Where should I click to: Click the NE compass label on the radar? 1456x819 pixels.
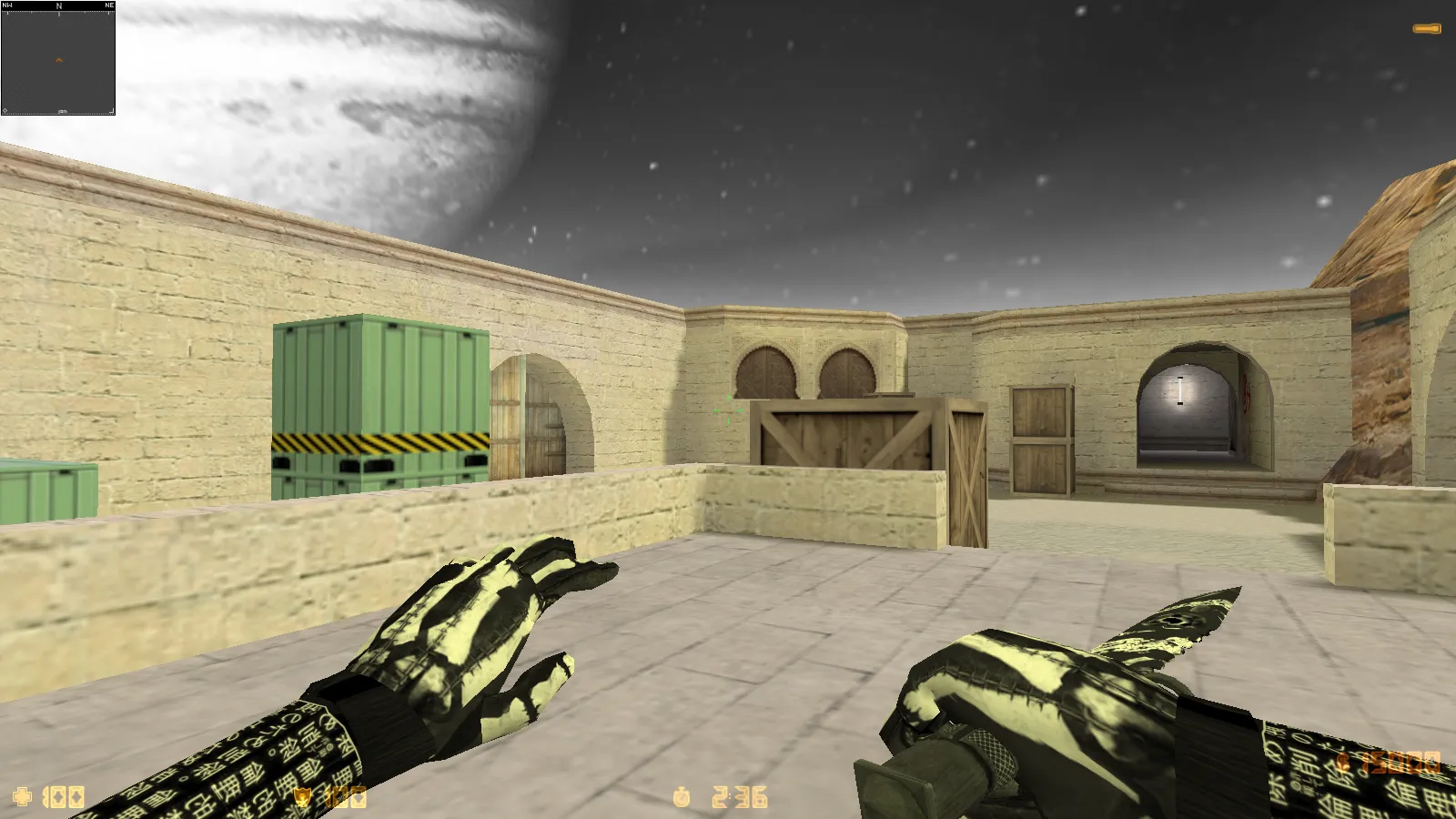(110, 5)
